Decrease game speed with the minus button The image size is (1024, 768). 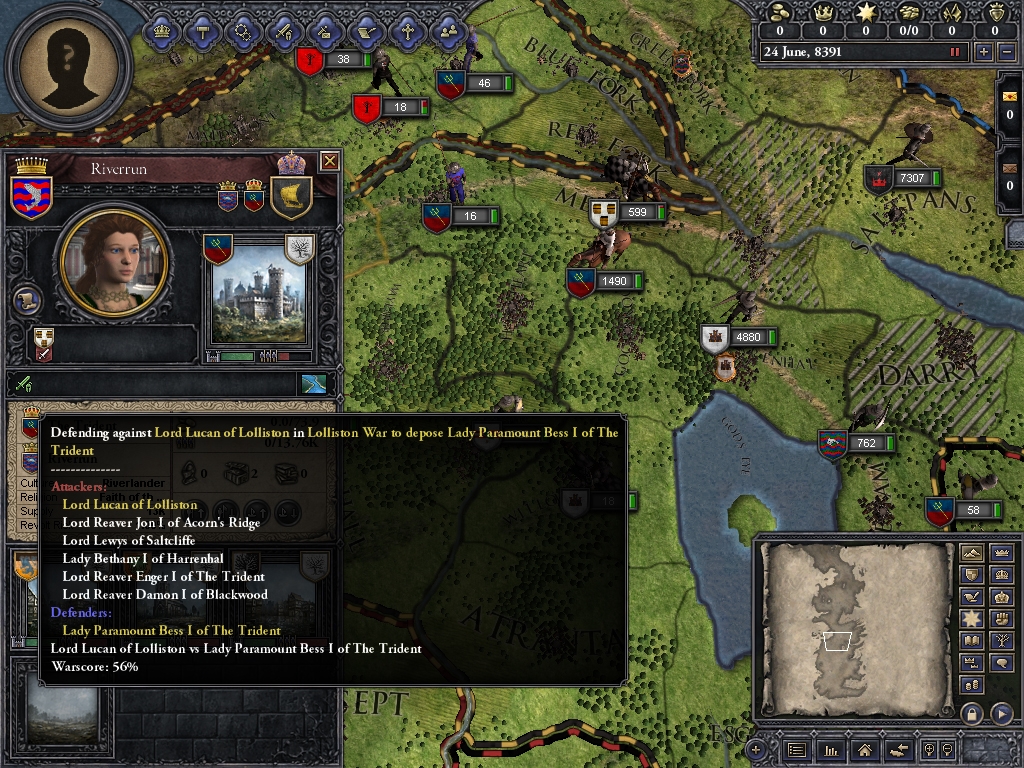(x=1006, y=52)
